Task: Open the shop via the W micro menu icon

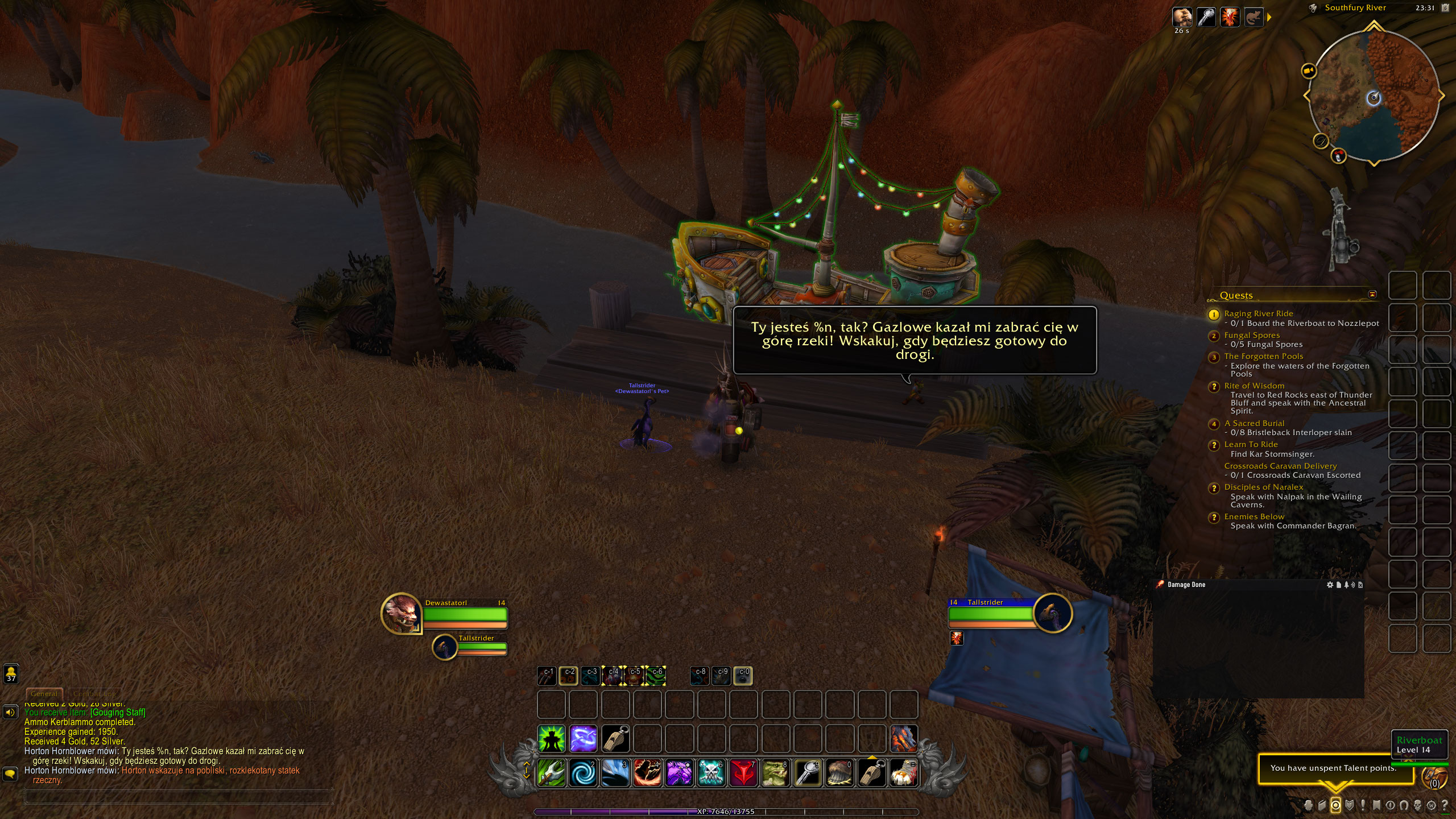Action: coord(1432,805)
